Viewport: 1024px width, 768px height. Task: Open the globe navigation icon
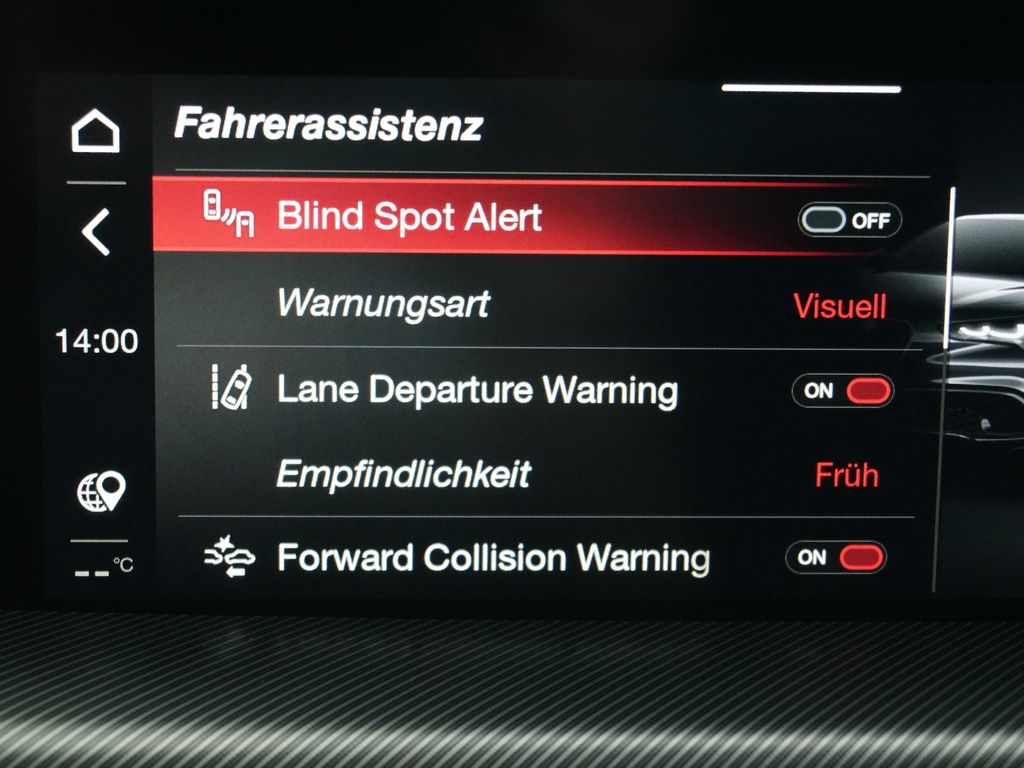pyautogui.click(x=101, y=491)
